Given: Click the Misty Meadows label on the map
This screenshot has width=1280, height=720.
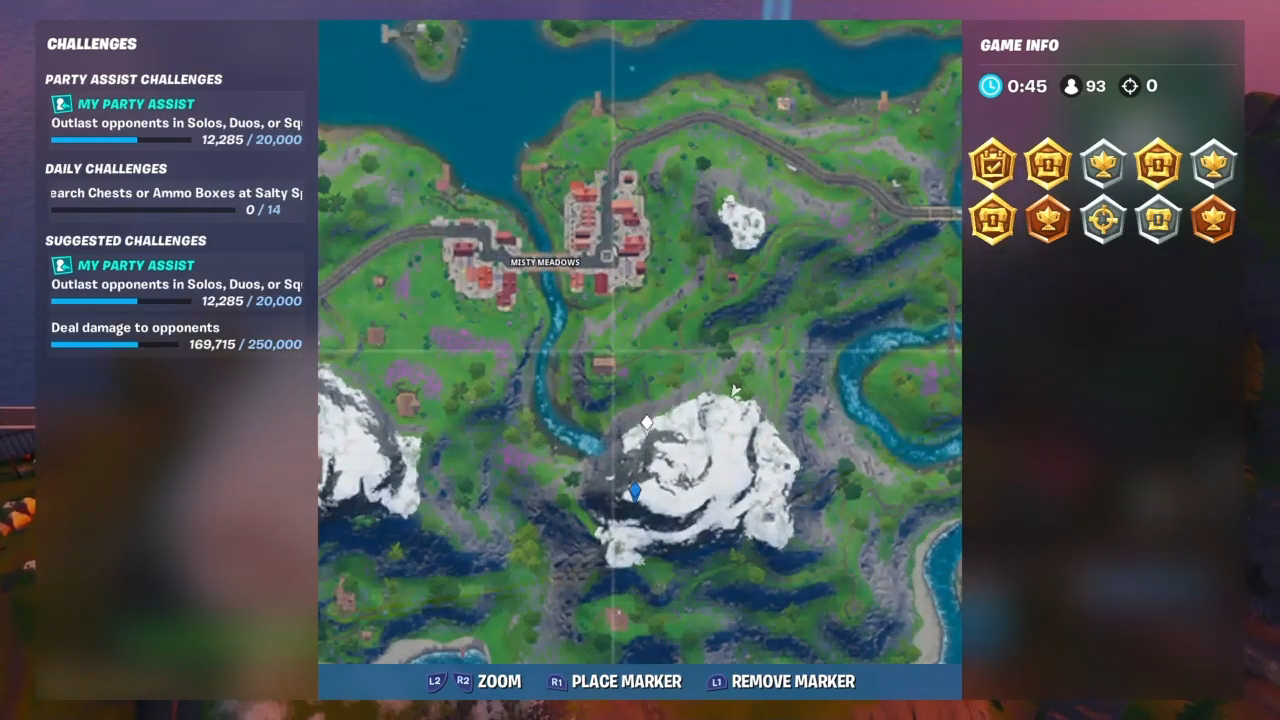Looking at the screenshot, I should pos(545,262).
